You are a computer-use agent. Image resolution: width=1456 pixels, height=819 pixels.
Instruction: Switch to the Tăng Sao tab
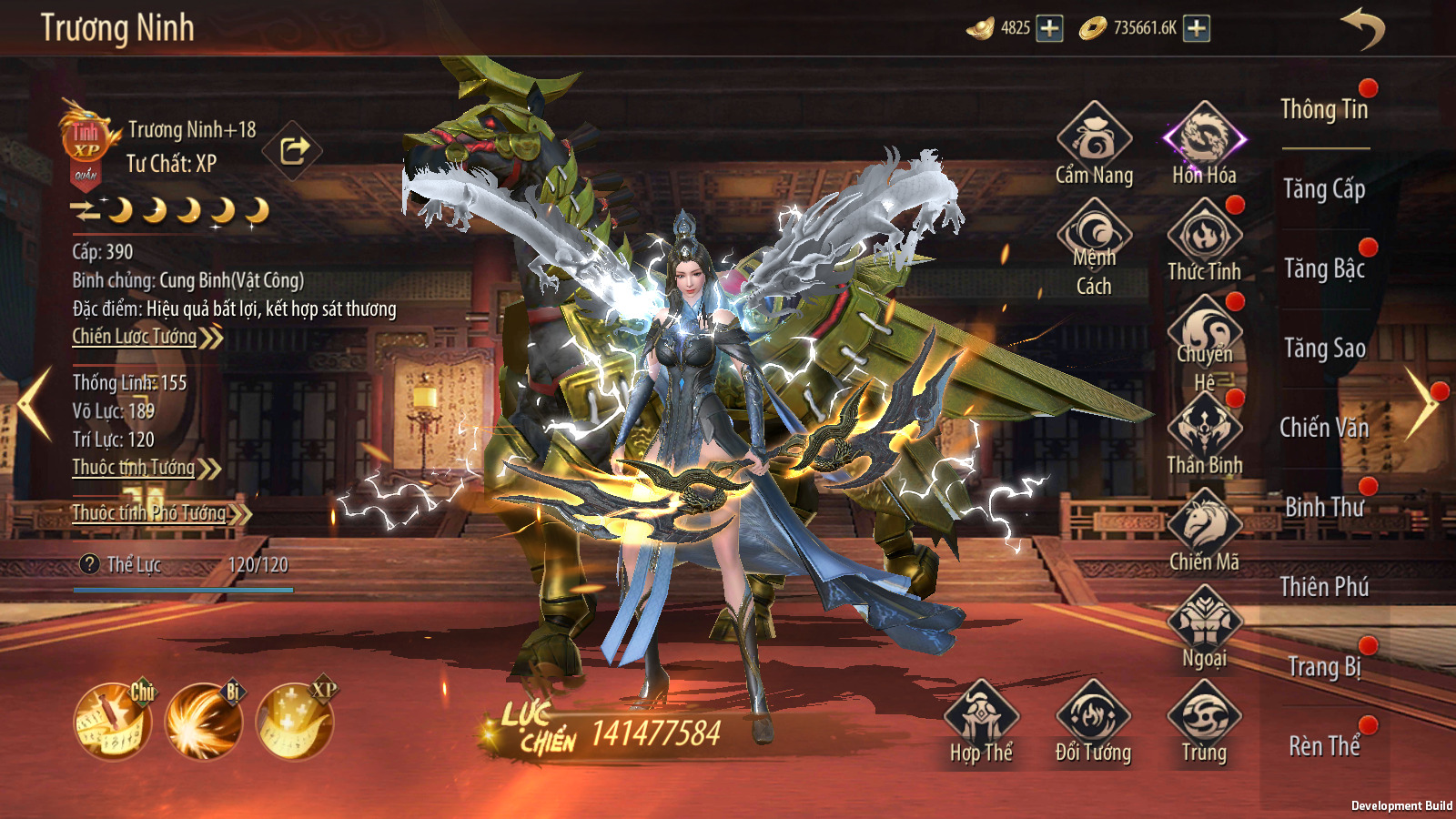1324,349
